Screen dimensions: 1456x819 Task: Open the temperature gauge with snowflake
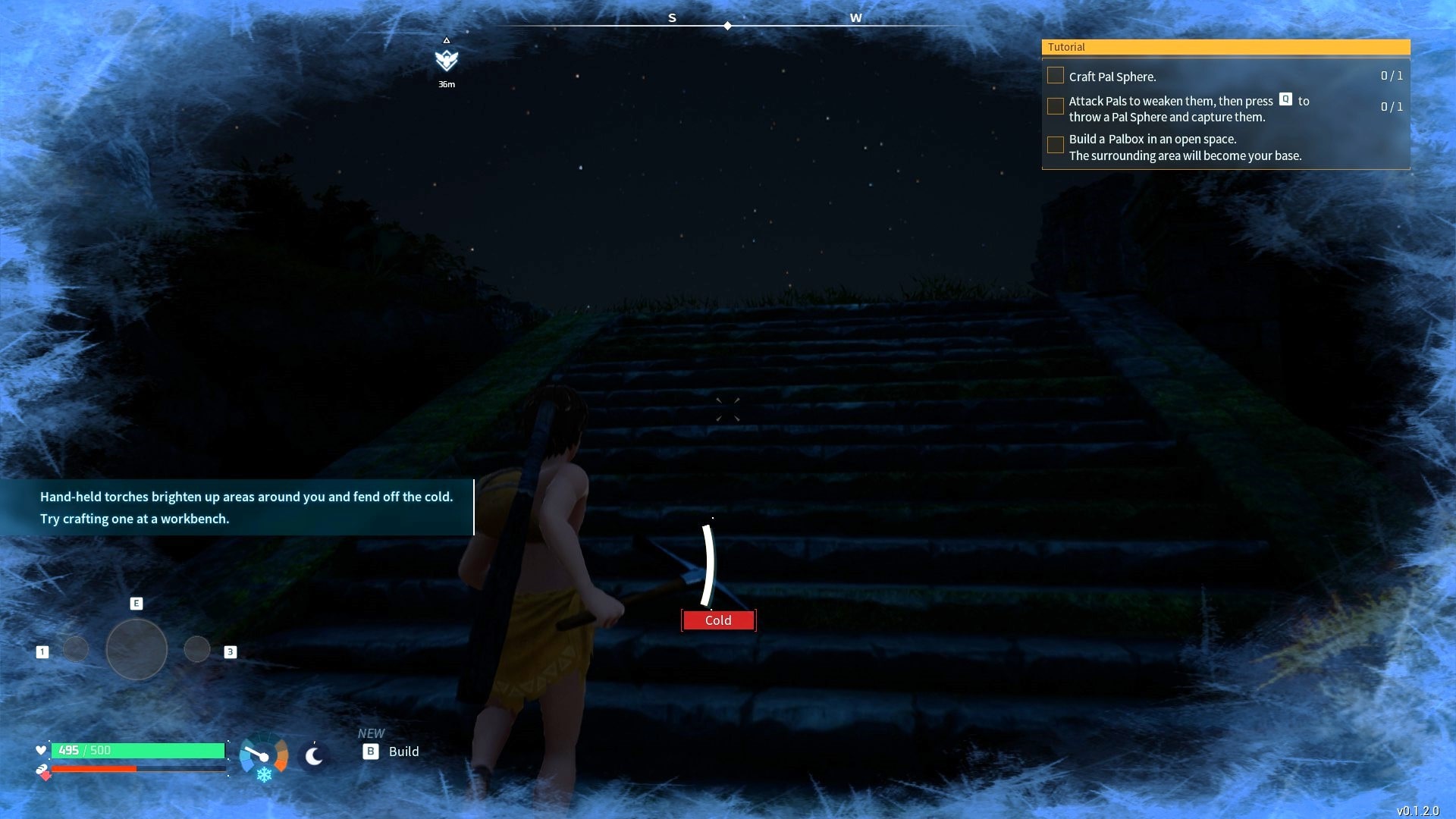pyautogui.click(x=263, y=757)
